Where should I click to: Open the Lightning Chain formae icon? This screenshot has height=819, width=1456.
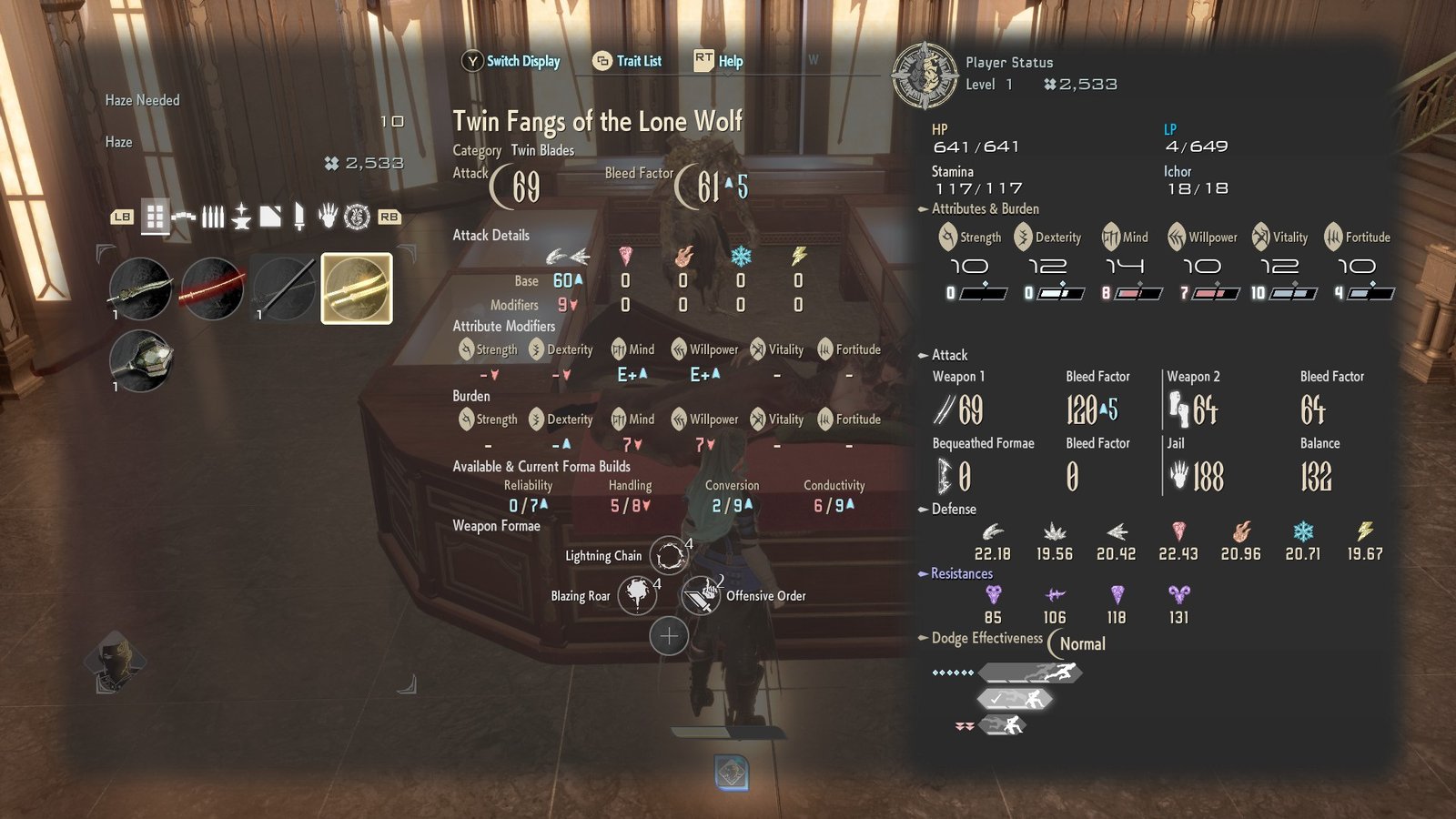pyautogui.click(x=669, y=556)
